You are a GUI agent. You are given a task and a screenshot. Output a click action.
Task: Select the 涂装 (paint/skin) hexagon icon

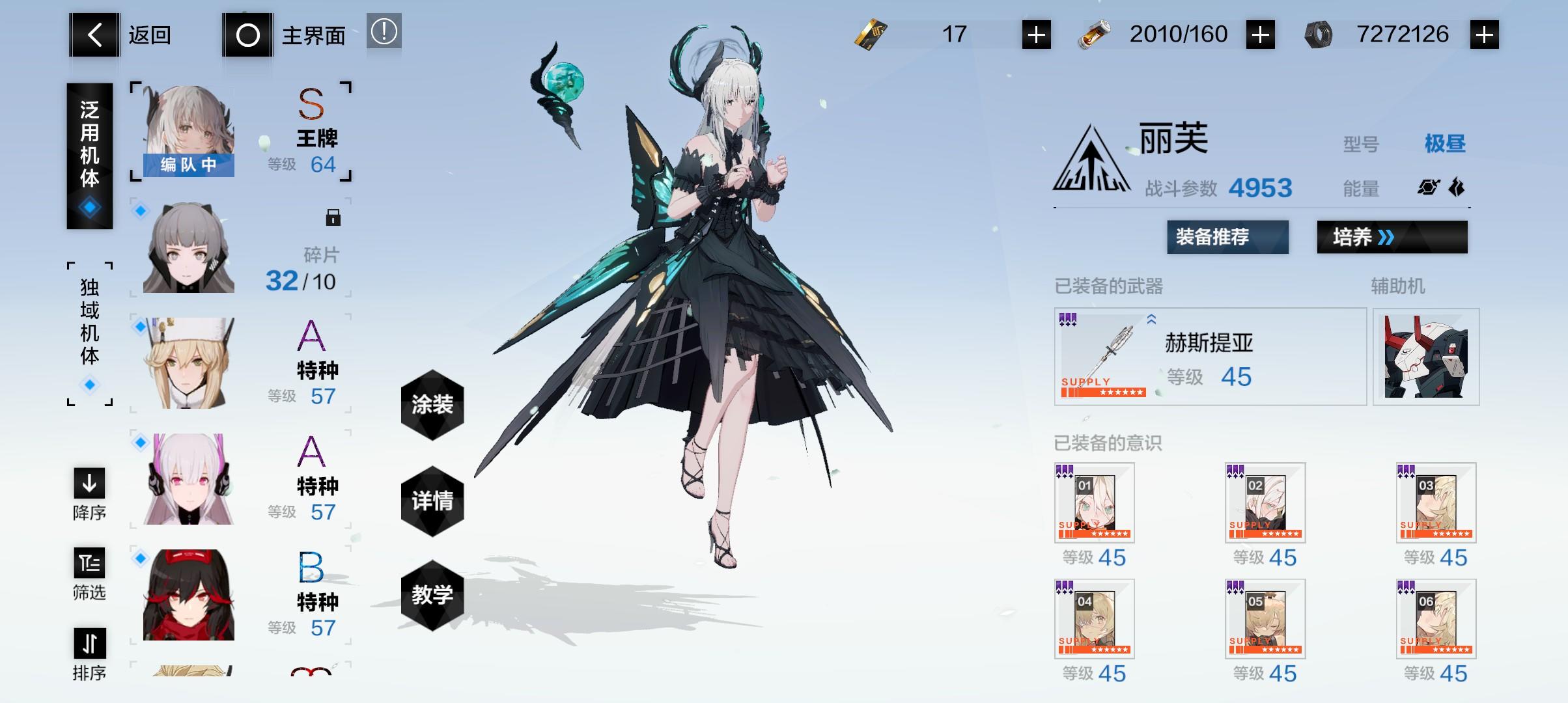(x=434, y=404)
